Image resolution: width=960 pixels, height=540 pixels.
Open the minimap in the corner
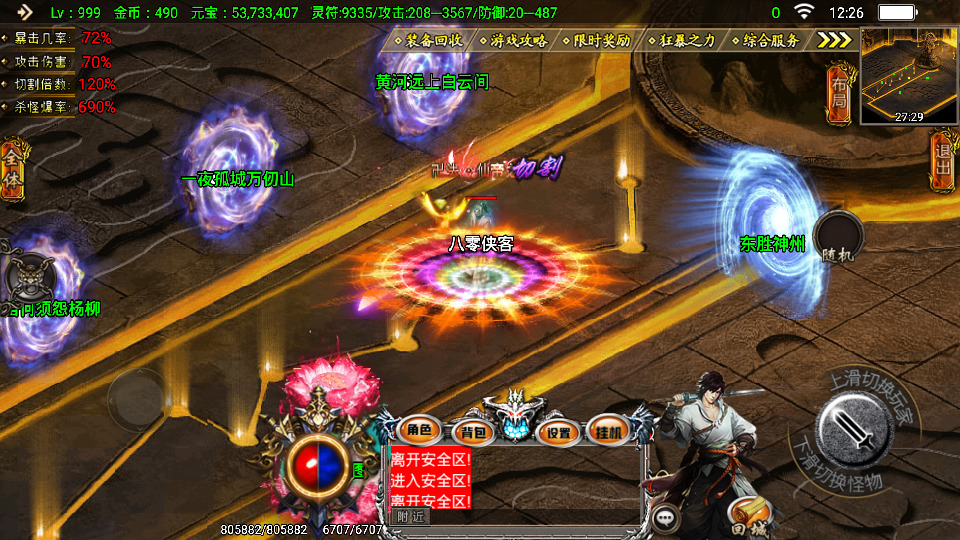[908, 75]
